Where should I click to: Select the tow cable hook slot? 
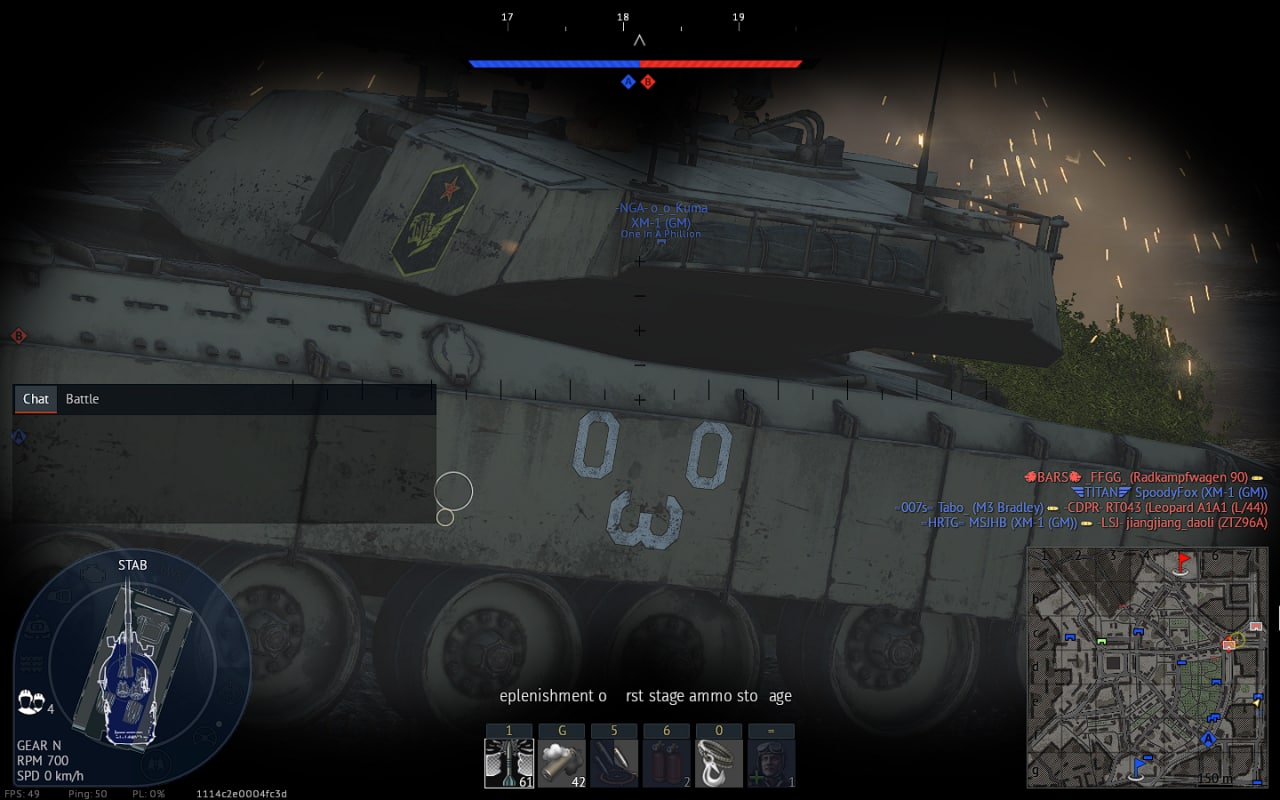[718, 764]
